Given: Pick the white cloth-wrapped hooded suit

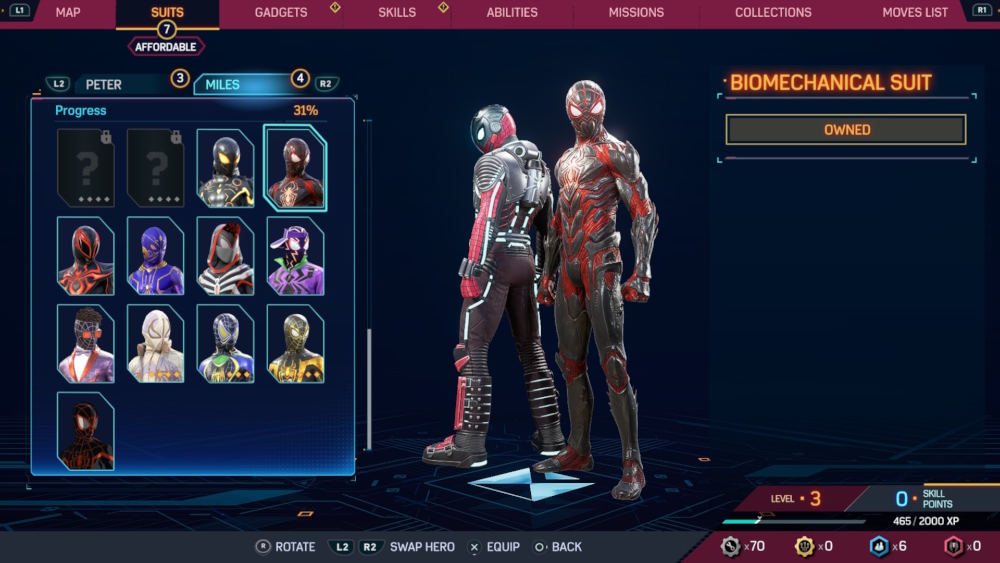Looking at the screenshot, I should [x=155, y=344].
